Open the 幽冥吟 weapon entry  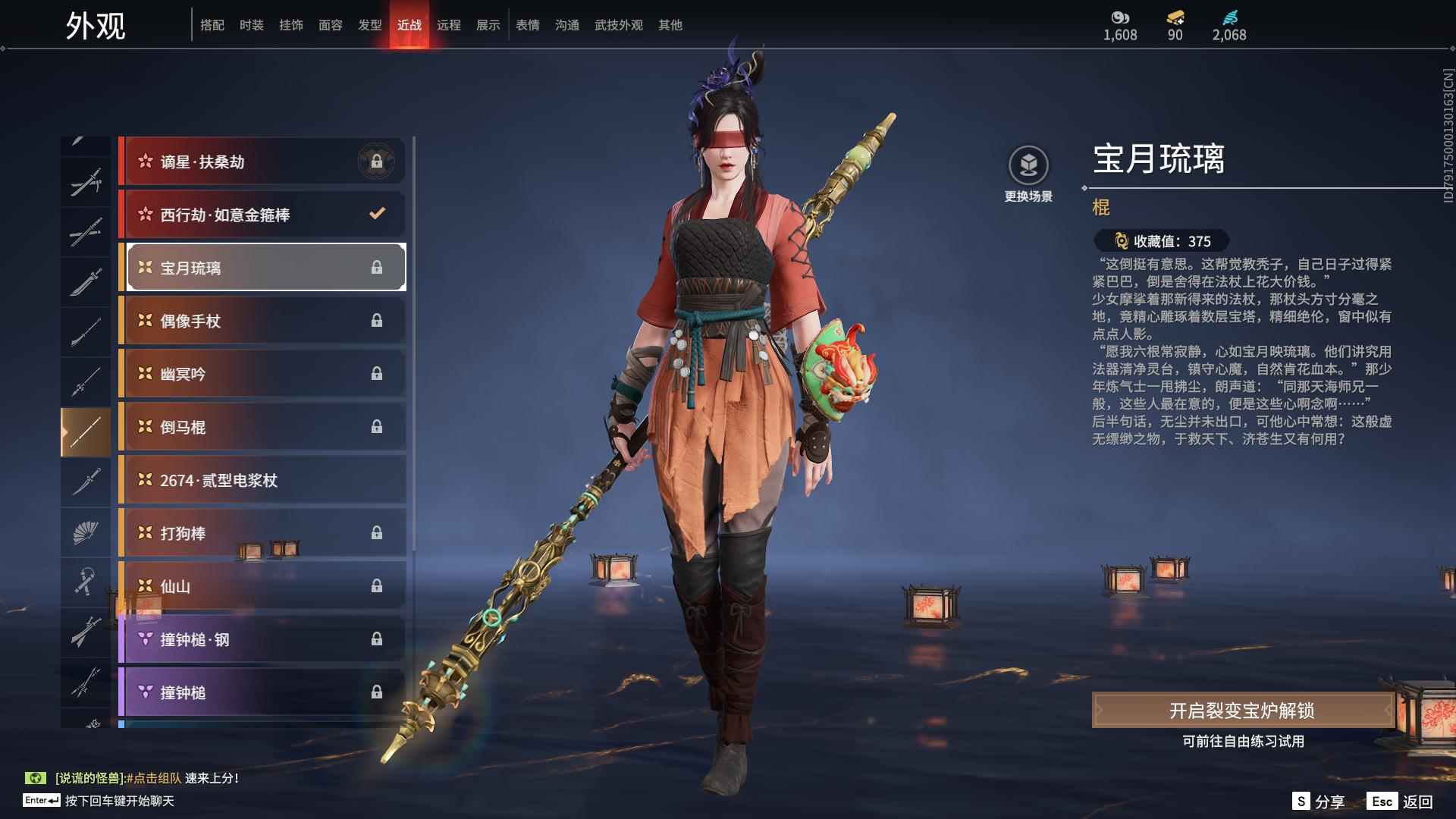point(262,373)
